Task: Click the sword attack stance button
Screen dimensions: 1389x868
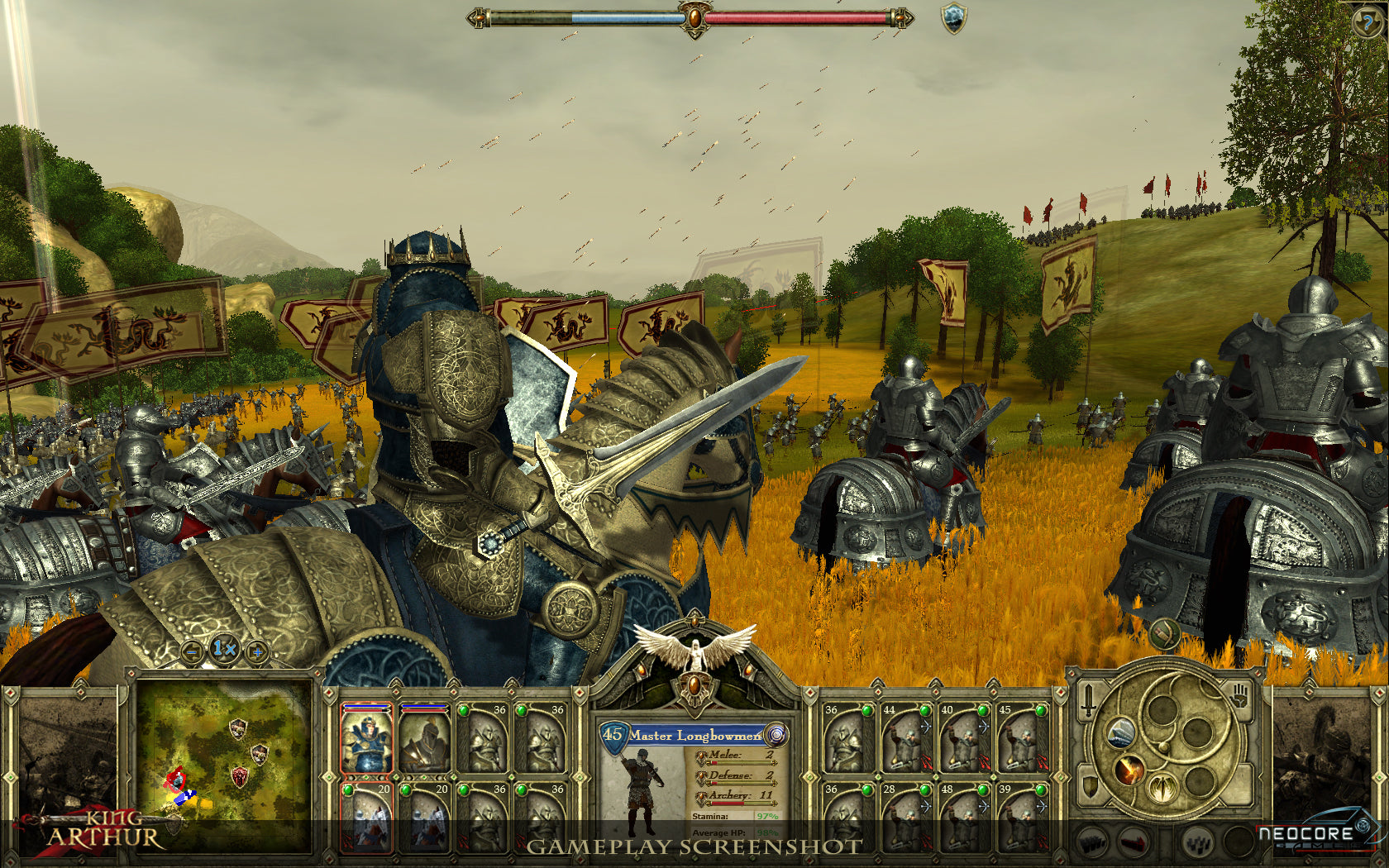Action: click(1089, 699)
